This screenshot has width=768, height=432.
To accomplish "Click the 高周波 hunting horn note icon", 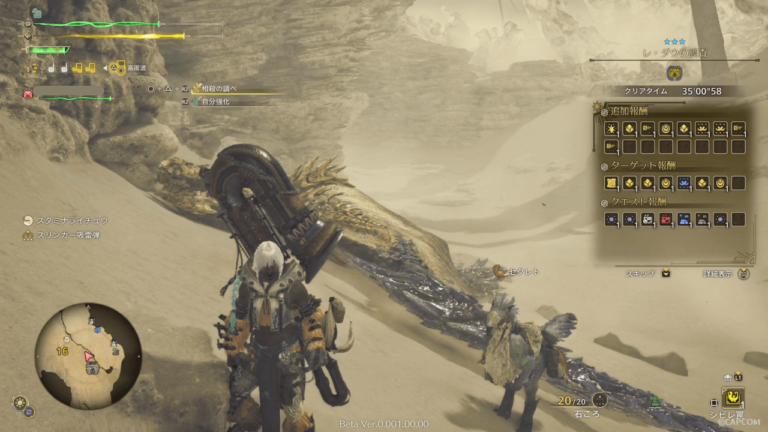I will pyautogui.click(x=117, y=68).
